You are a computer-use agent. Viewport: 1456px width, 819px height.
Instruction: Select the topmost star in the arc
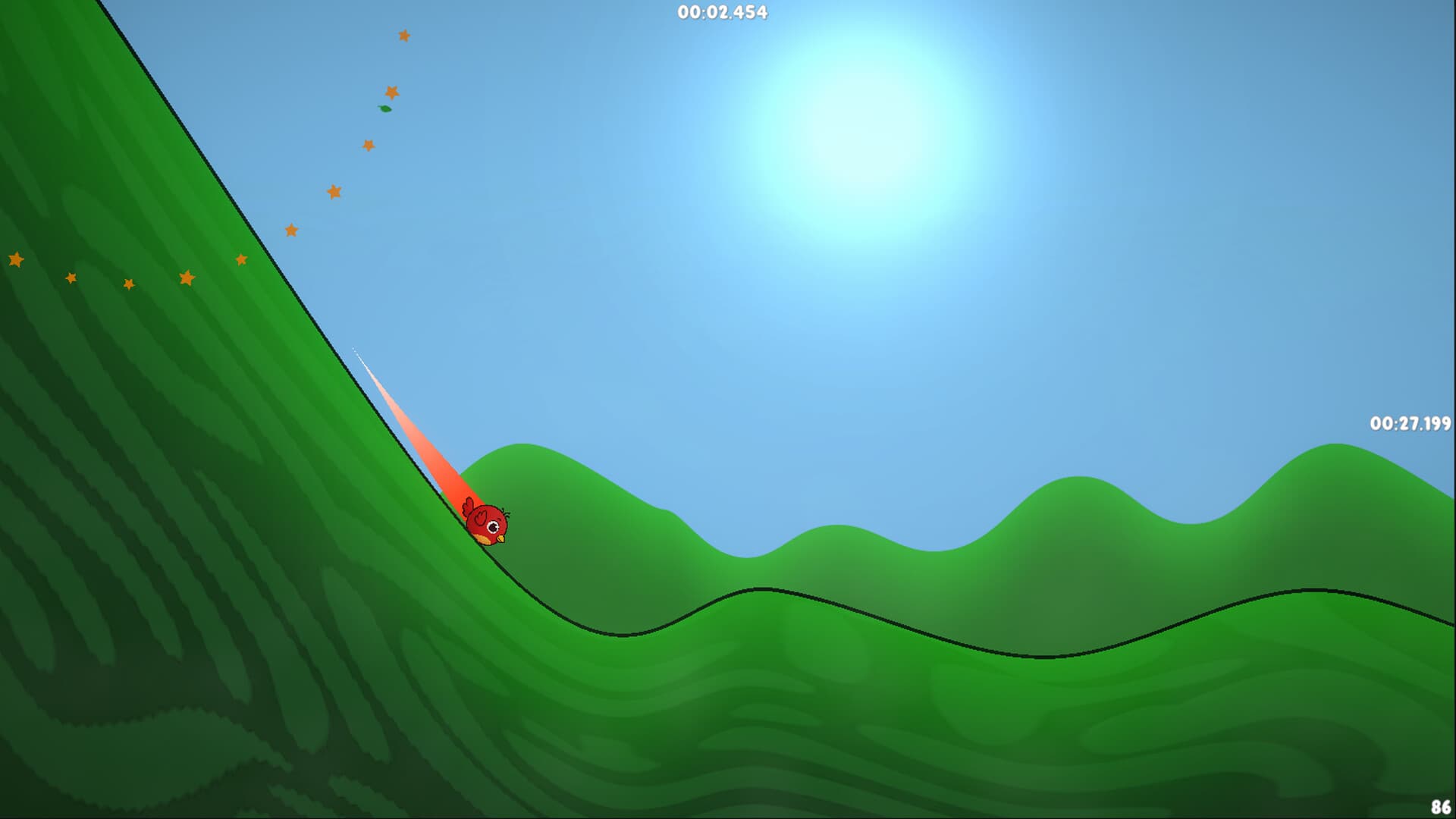tap(404, 35)
